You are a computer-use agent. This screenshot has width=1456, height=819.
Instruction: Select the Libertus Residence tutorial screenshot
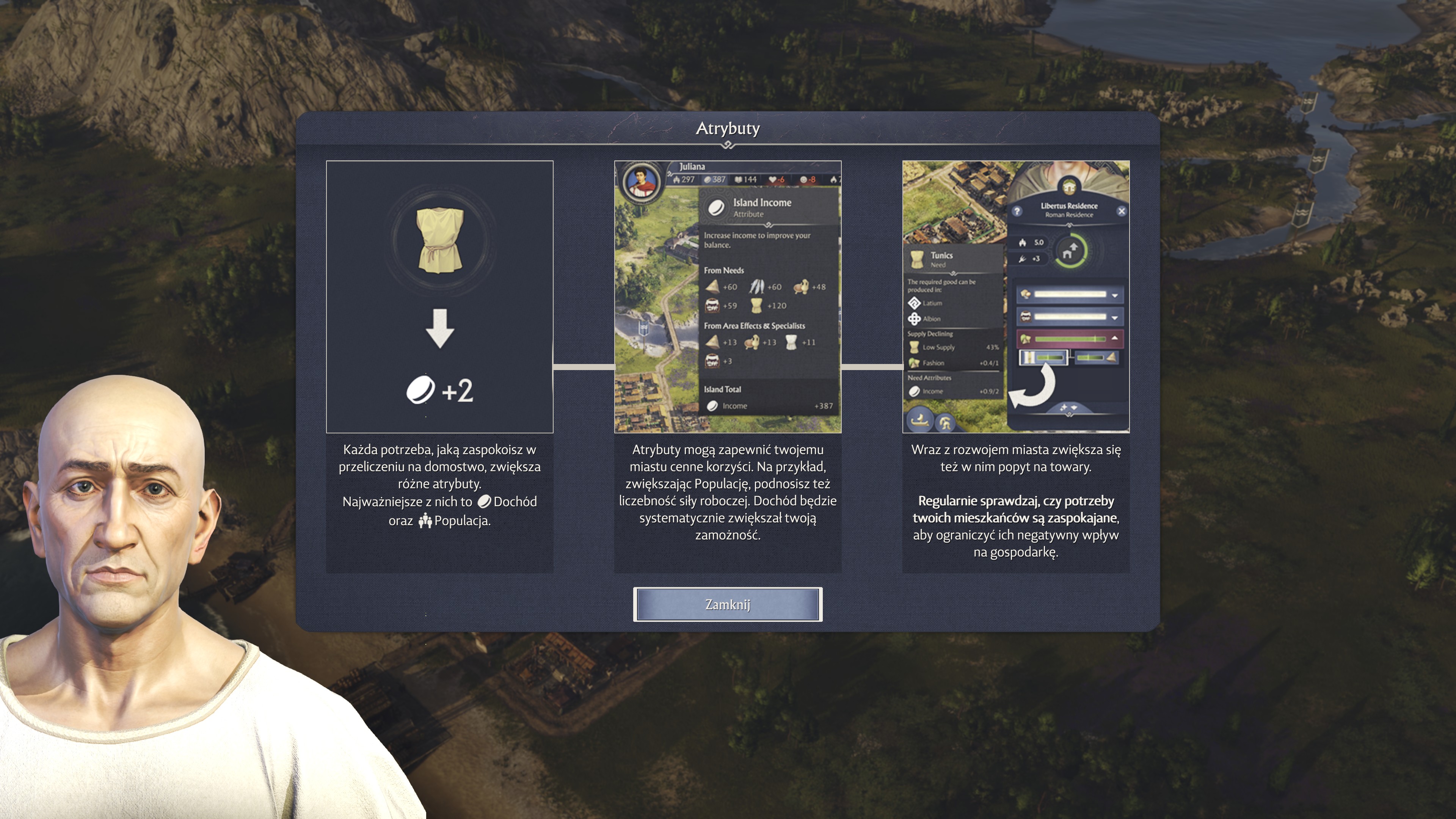click(1016, 297)
